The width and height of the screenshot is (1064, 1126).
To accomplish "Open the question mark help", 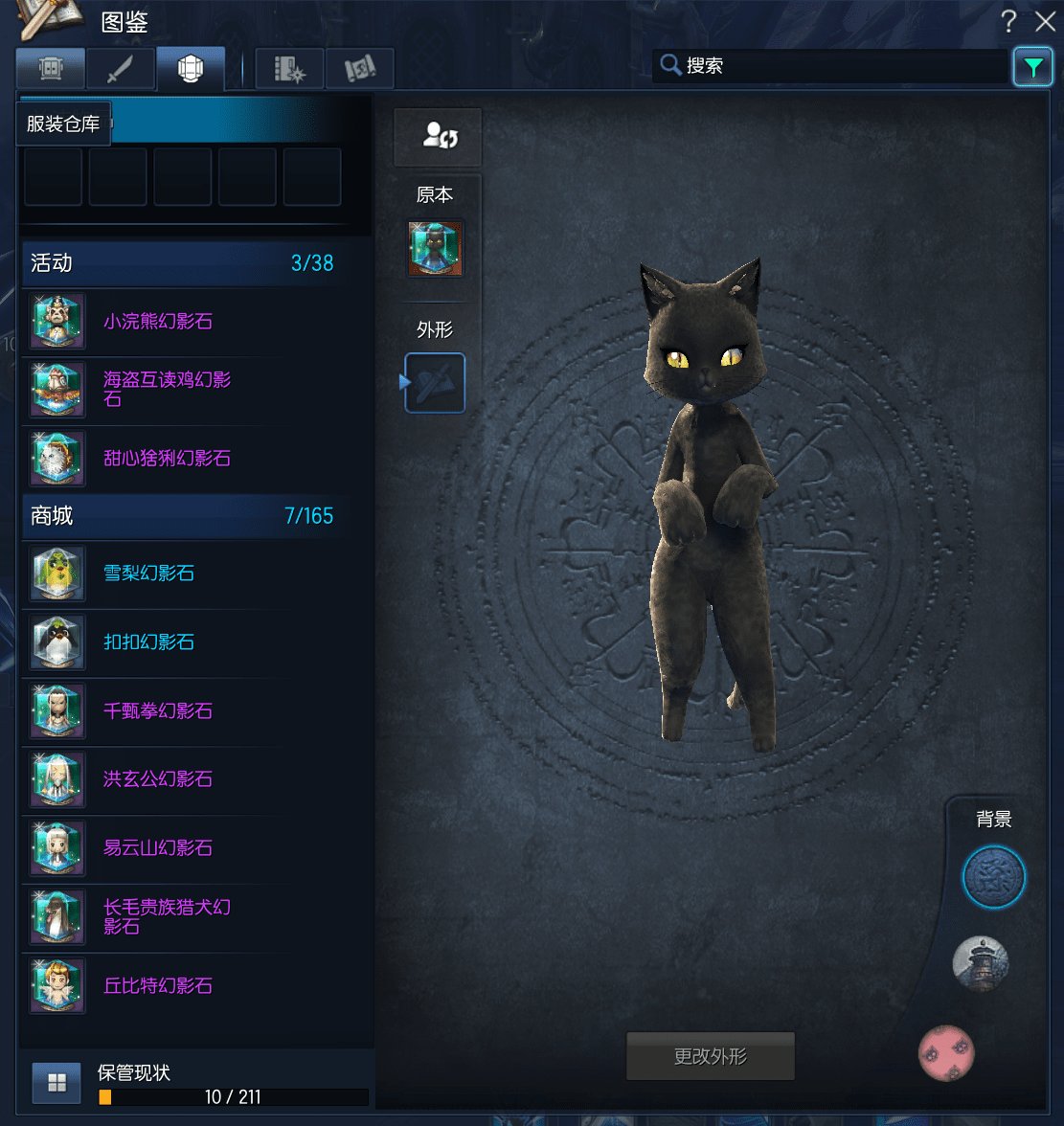I will pos(1008,21).
